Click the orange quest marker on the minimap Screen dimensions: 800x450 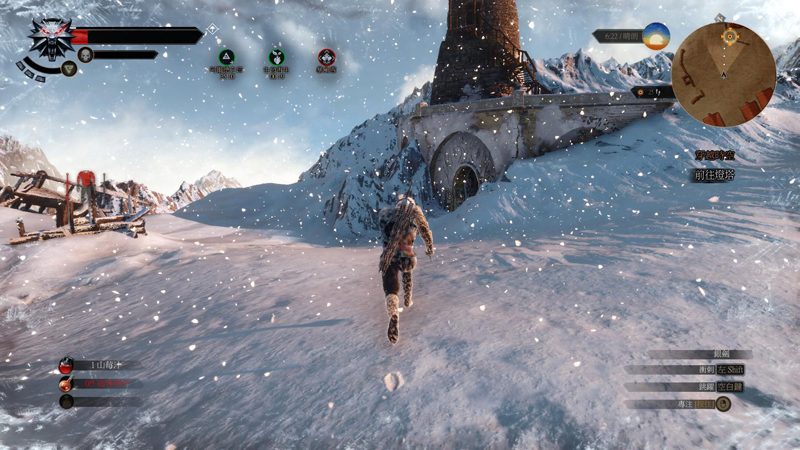[x=729, y=36]
